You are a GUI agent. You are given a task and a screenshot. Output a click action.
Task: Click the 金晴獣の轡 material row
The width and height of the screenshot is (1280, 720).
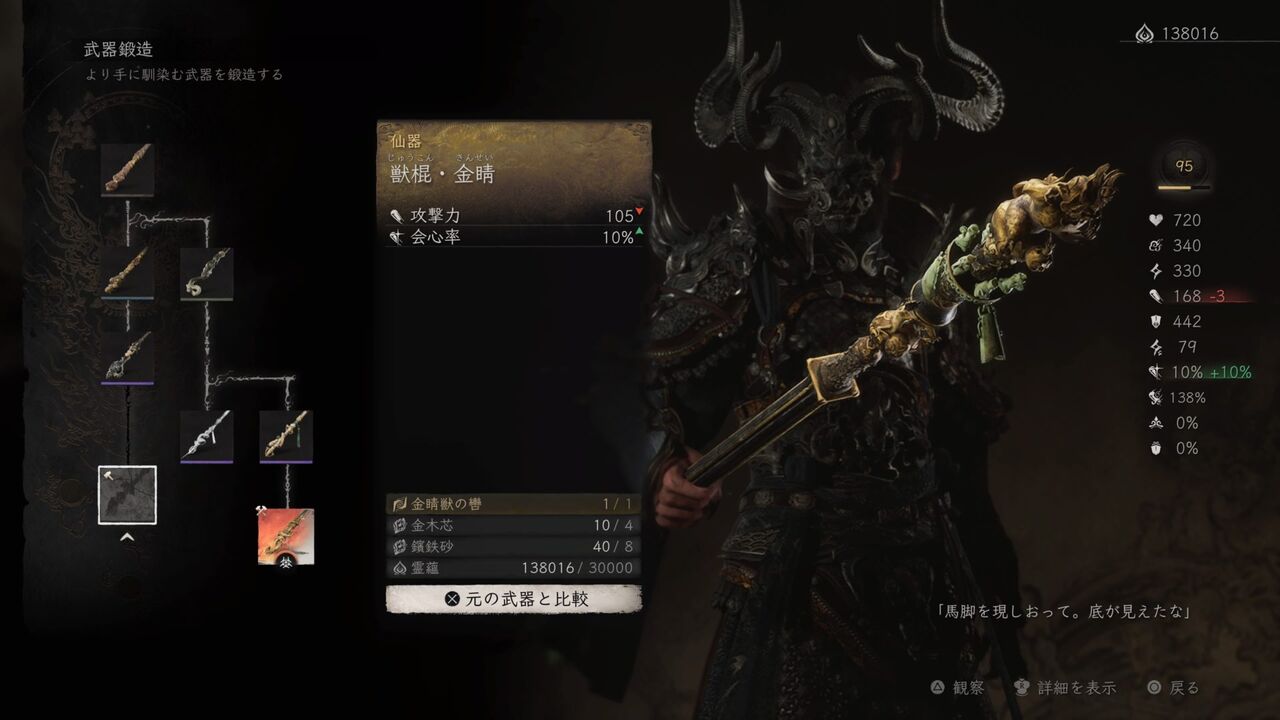tap(514, 504)
